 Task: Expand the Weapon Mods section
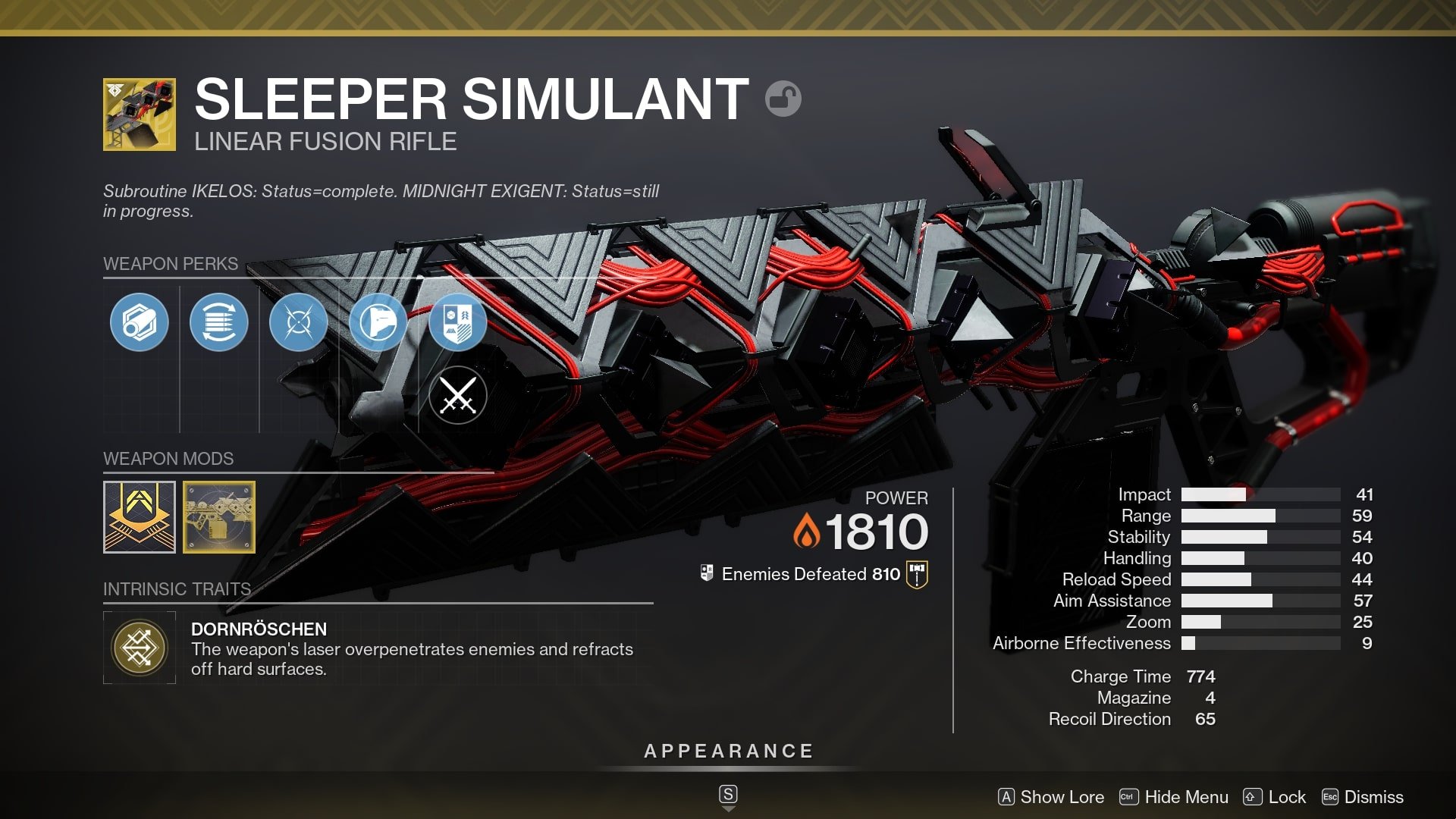point(168,458)
